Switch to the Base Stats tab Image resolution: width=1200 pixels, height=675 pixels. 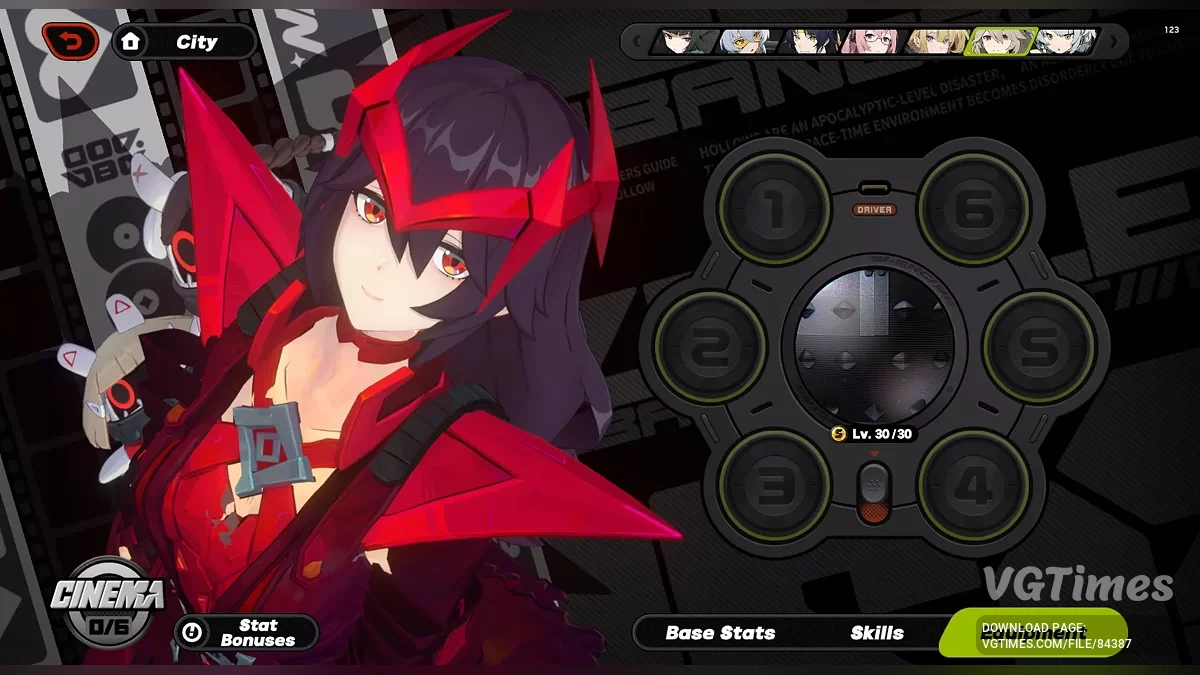click(720, 633)
